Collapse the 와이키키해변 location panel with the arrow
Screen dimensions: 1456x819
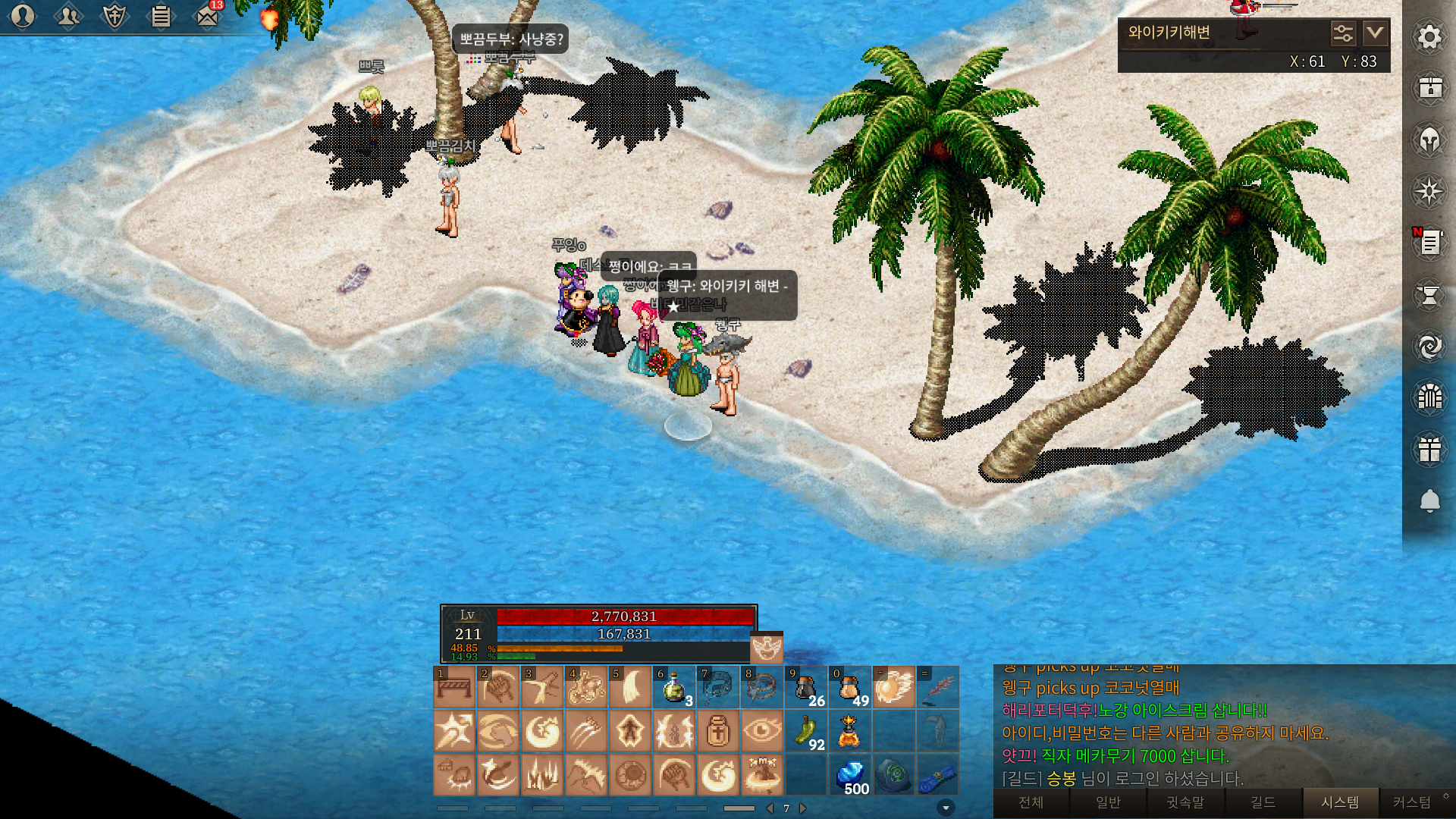point(1375,33)
